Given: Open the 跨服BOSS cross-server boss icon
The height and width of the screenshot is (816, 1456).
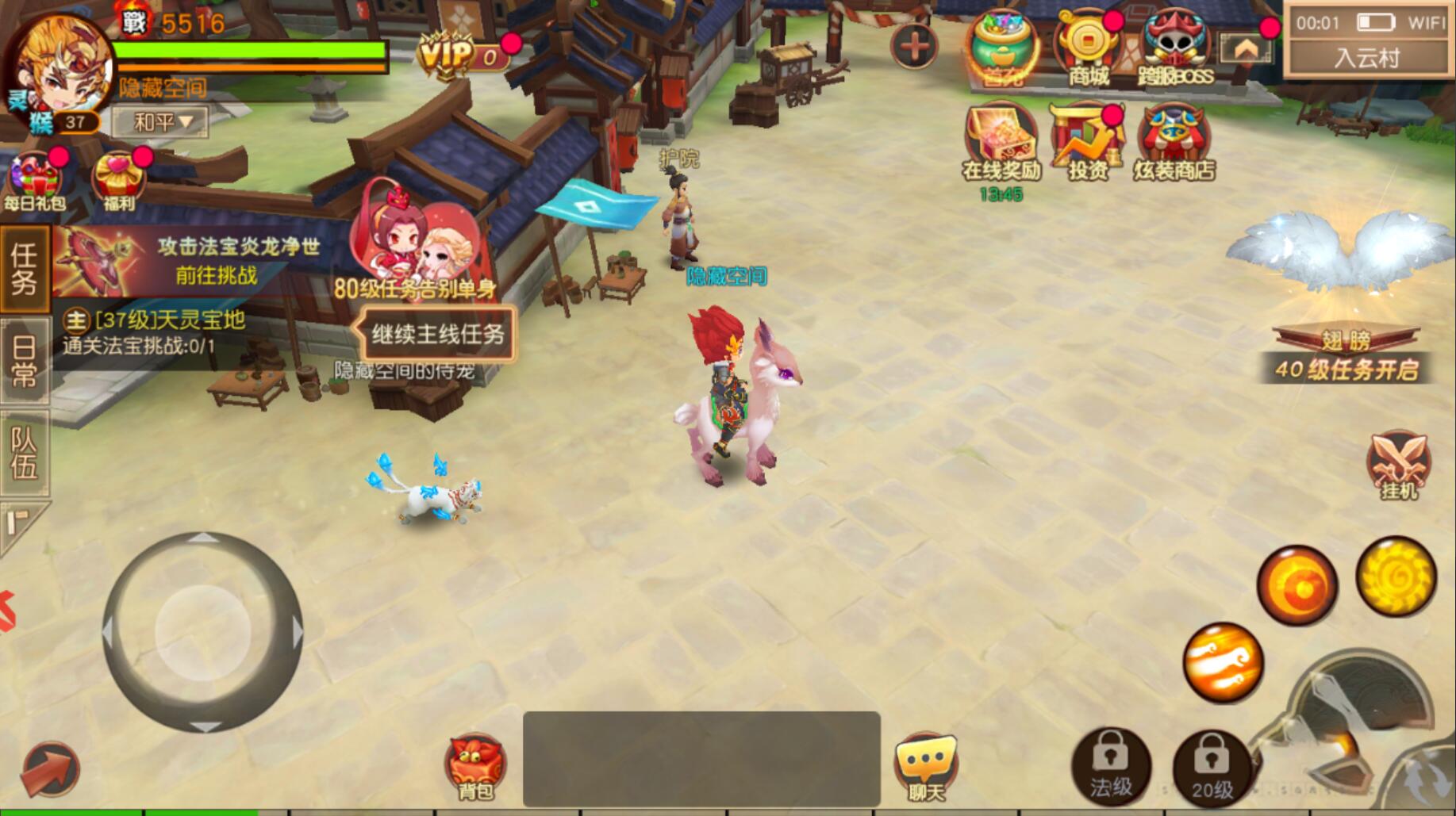Looking at the screenshot, I should pos(1176,49).
